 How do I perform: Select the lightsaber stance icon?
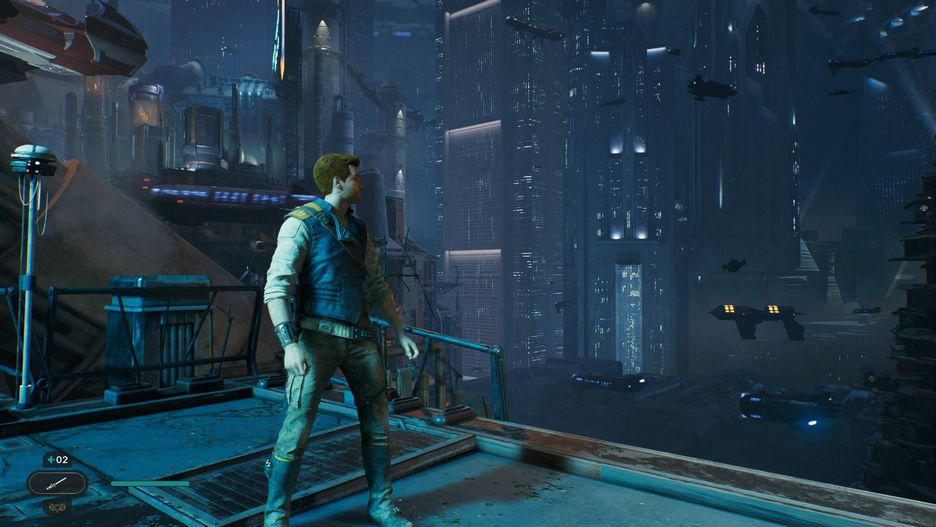[56, 483]
